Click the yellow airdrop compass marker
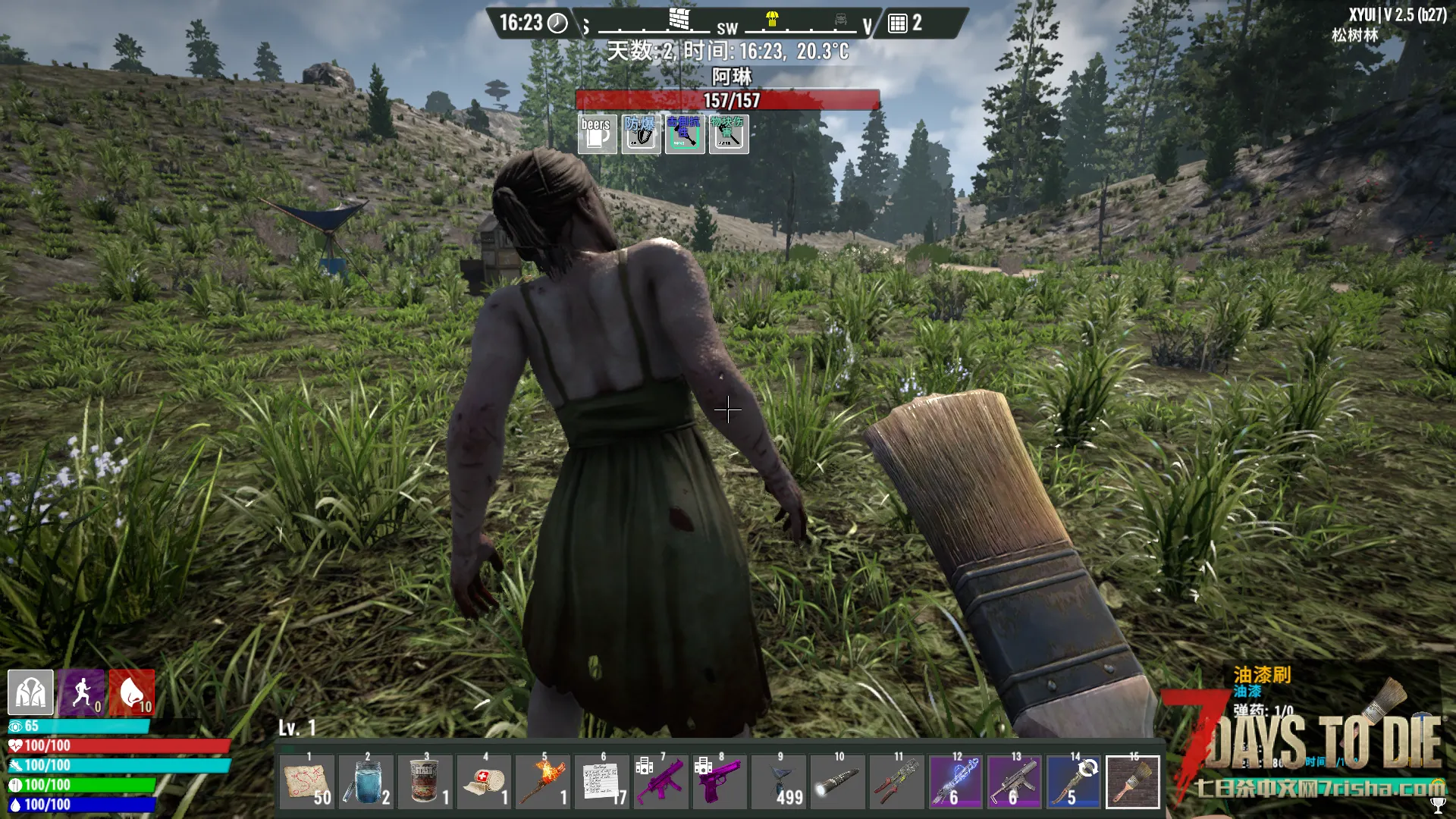Viewport: 1456px width, 819px height. tap(772, 18)
